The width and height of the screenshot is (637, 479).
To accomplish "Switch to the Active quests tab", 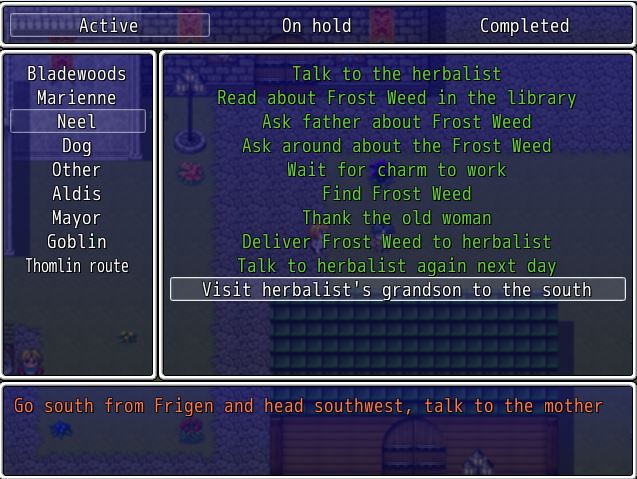I will pos(109,25).
